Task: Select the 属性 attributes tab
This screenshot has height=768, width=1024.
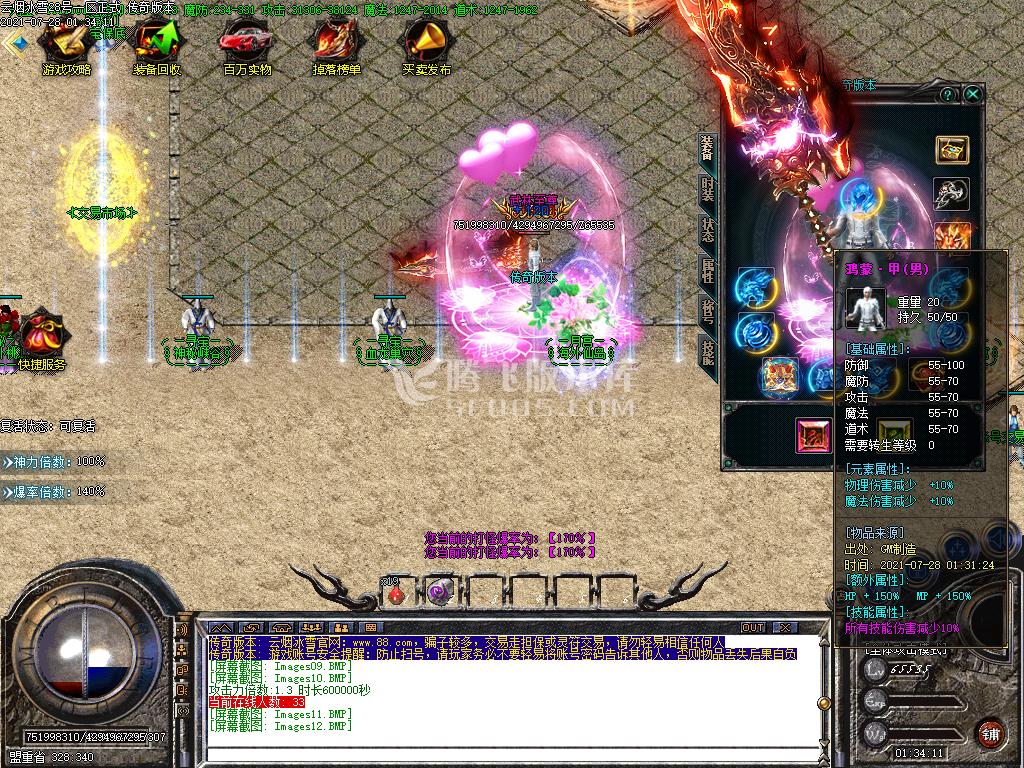Action: tap(707, 270)
